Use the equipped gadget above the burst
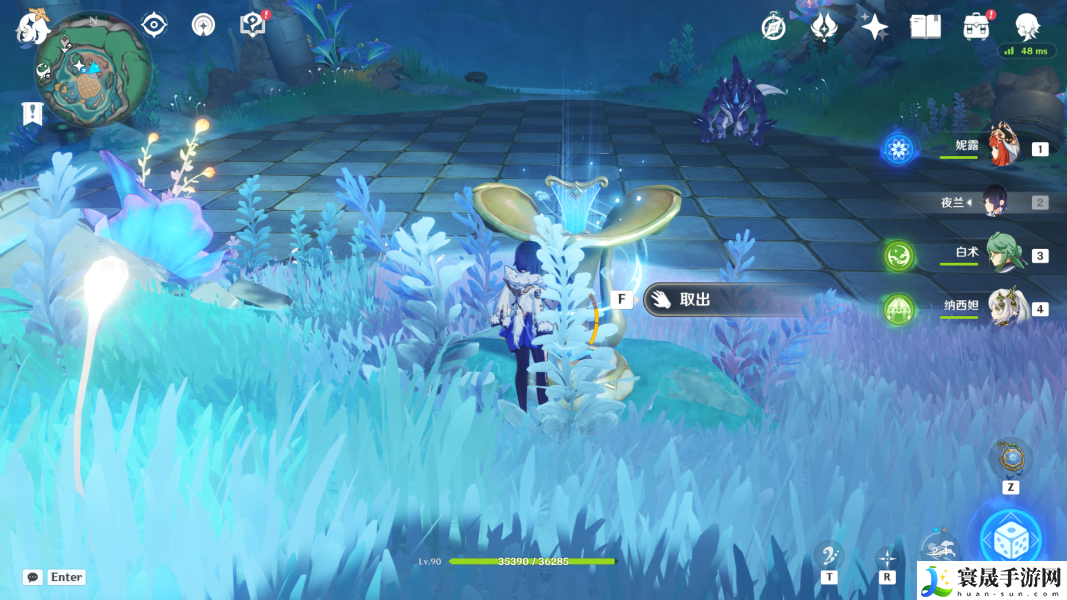Image resolution: width=1067 pixels, height=600 pixels. coord(1010,458)
